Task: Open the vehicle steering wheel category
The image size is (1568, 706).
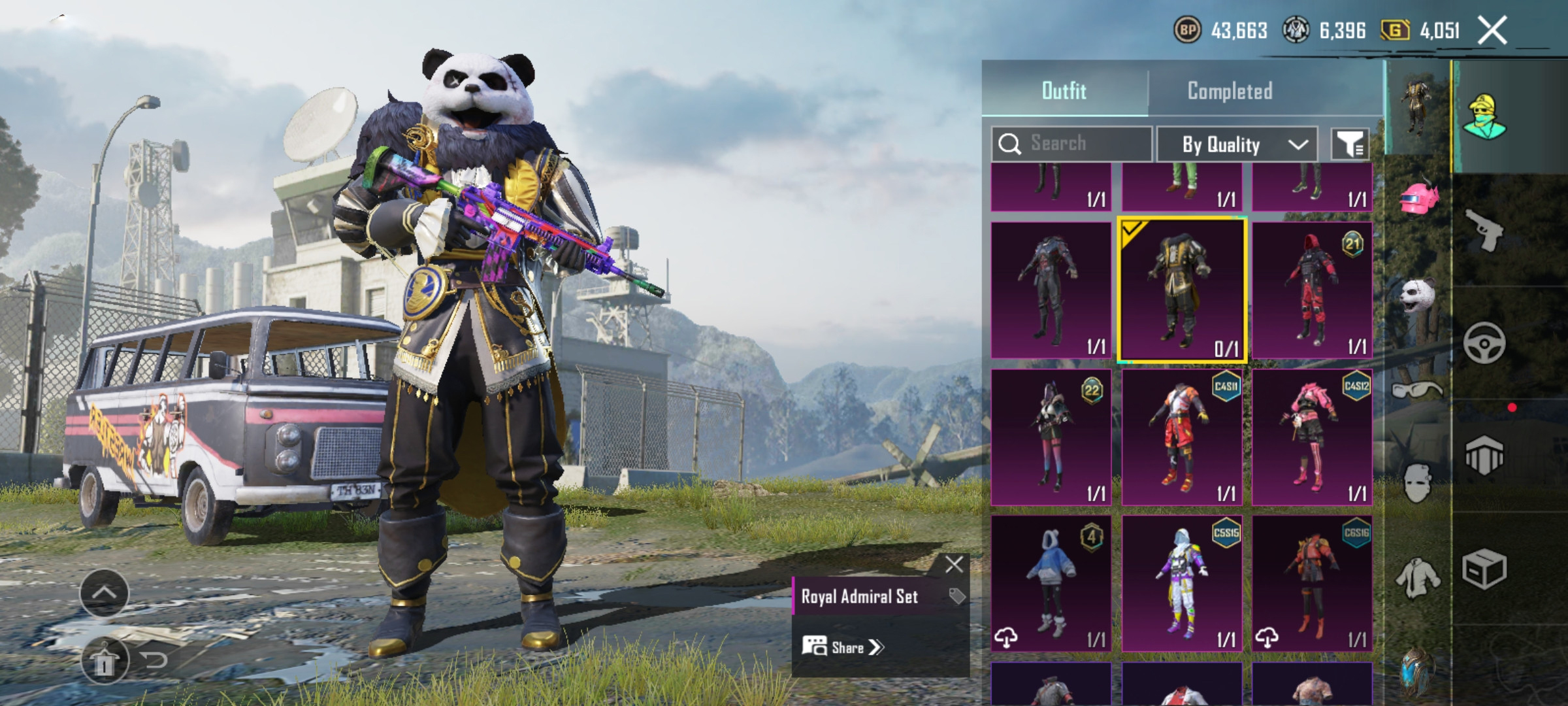Action: click(x=1484, y=343)
